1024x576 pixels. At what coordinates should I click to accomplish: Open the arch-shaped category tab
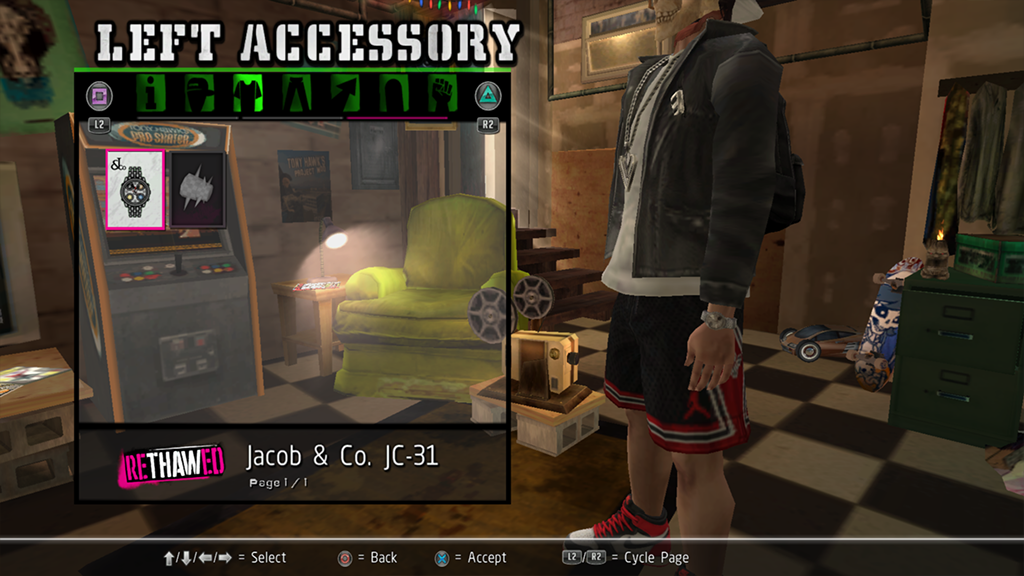[x=393, y=94]
